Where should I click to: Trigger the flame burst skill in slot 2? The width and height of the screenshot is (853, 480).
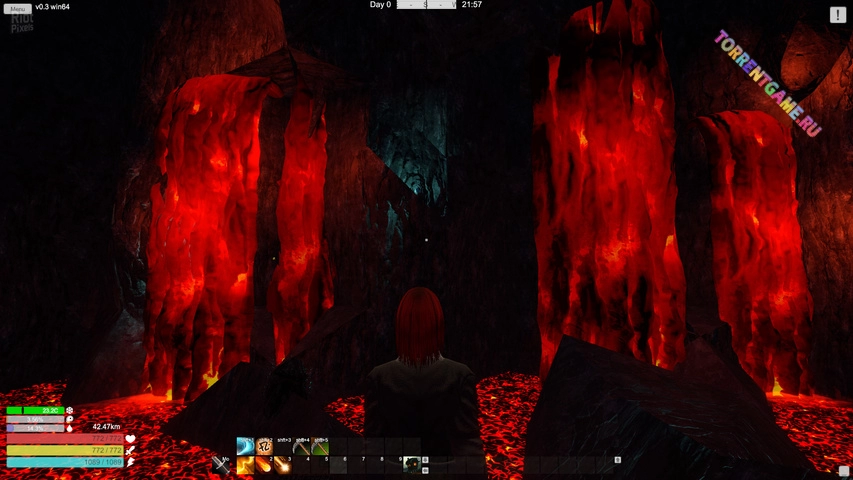tap(264, 465)
